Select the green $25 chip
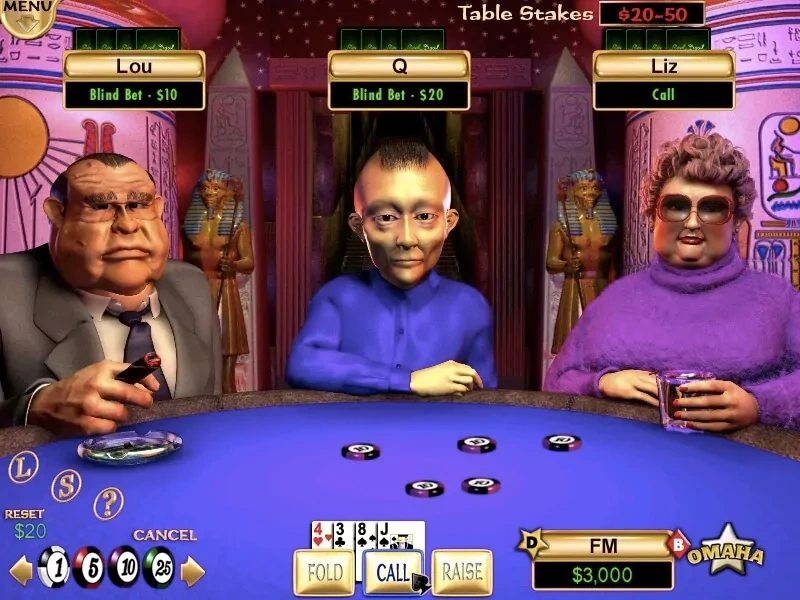Screen dimensions: 800x600 pos(158,568)
